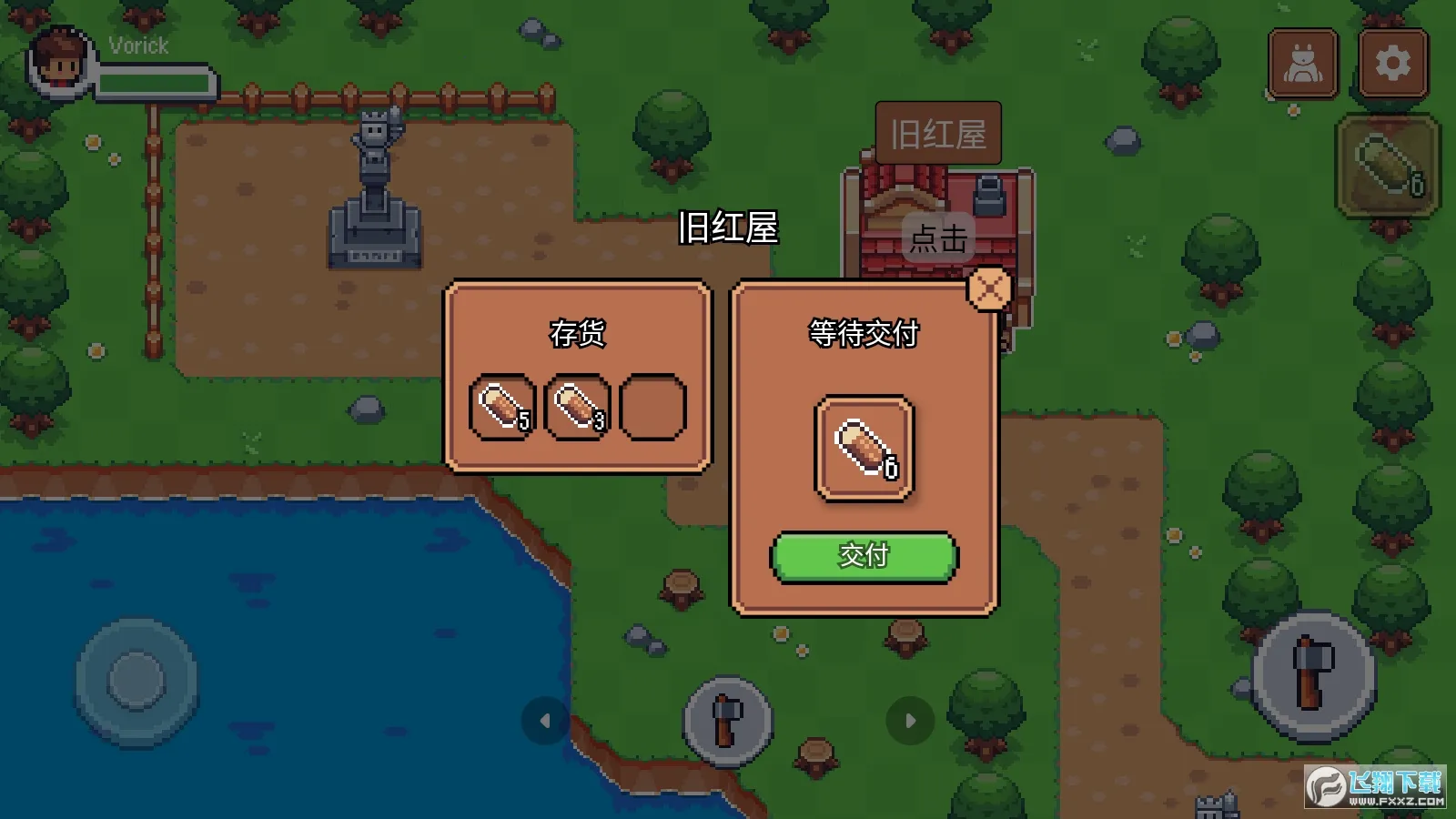Switch to next tool with right arrow
1456x819 pixels.
click(910, 721)
